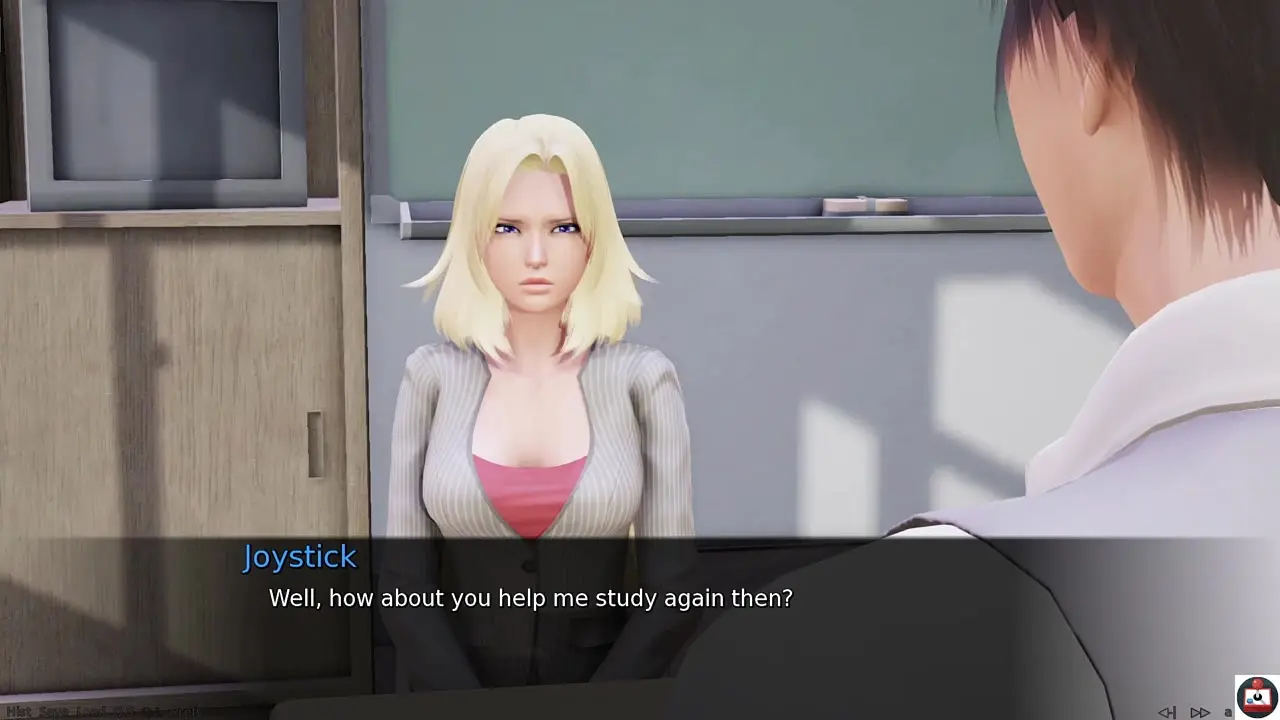Activate the fast-forward skip icon
The image size is (1280, 720).
1199,712
